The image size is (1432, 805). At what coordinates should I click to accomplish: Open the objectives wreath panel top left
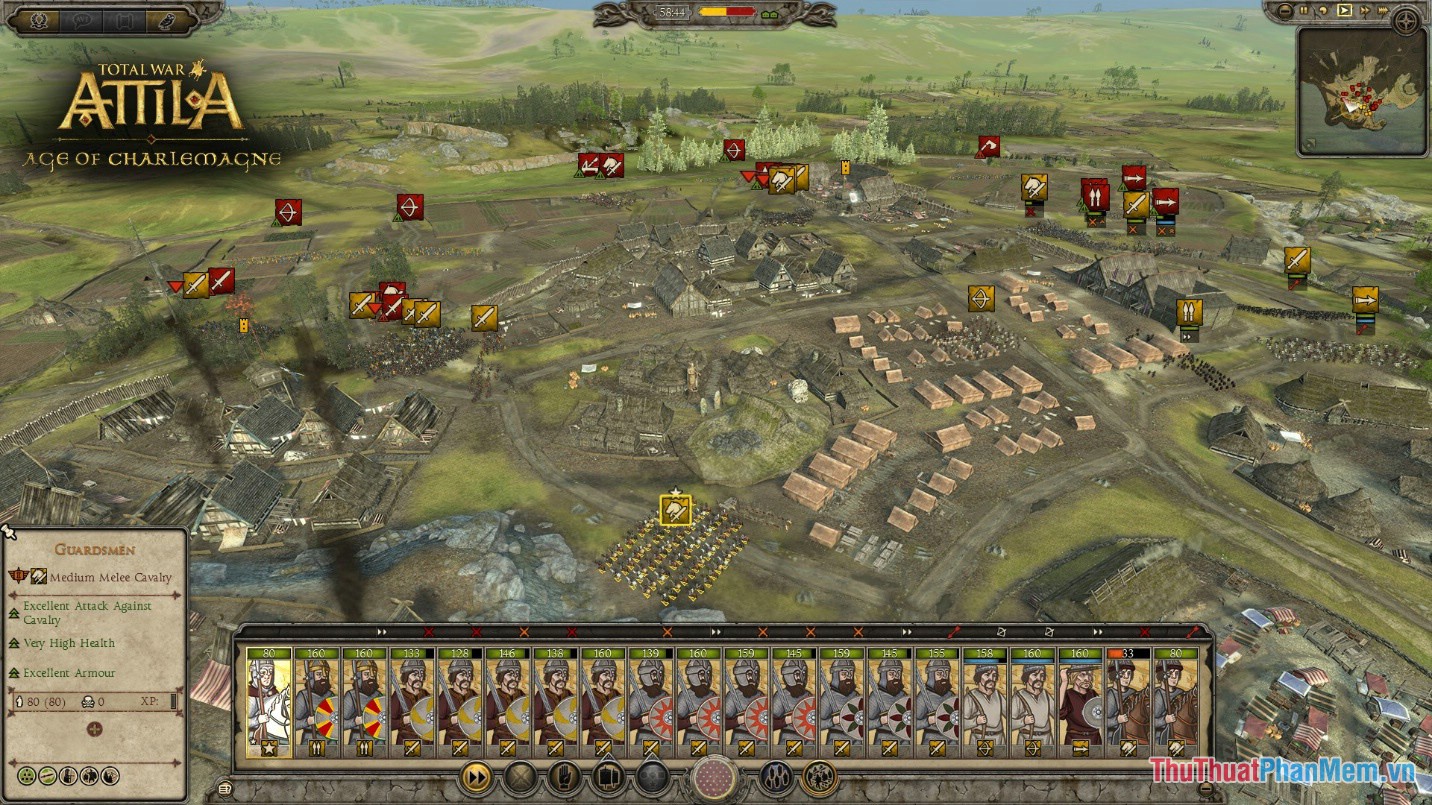point(40,19)
